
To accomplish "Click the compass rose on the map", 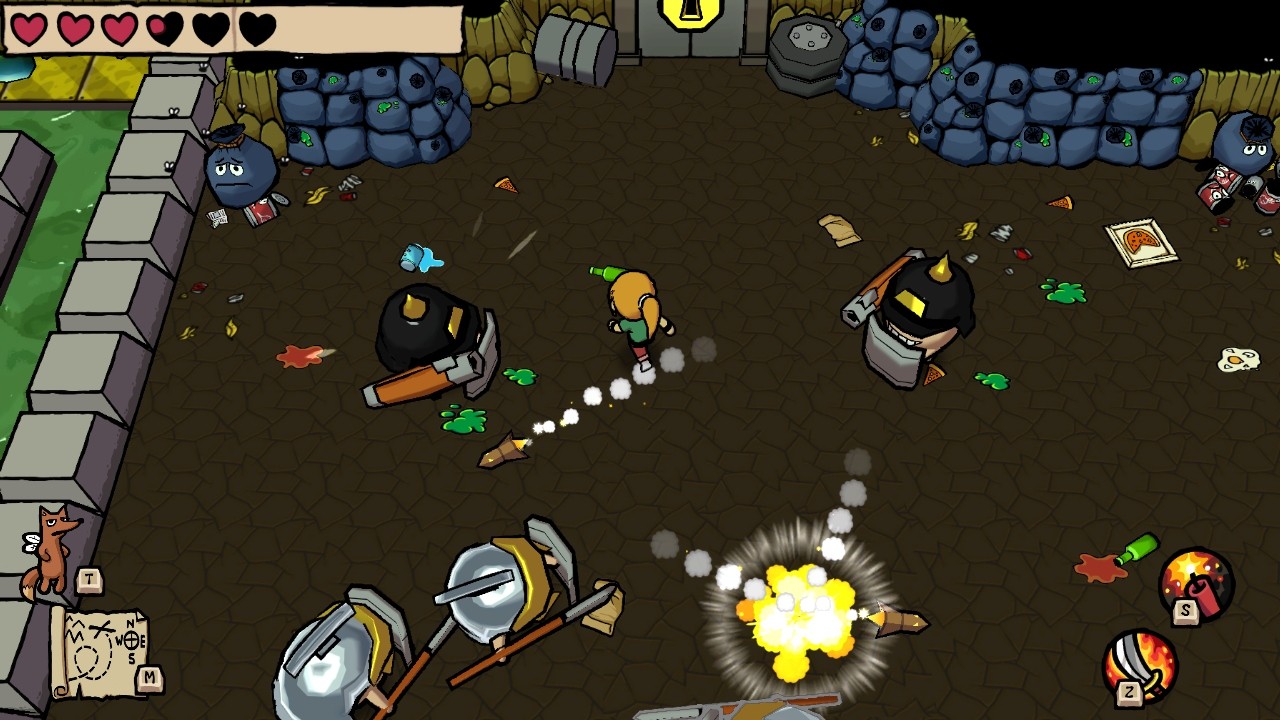I will (132, 639).
